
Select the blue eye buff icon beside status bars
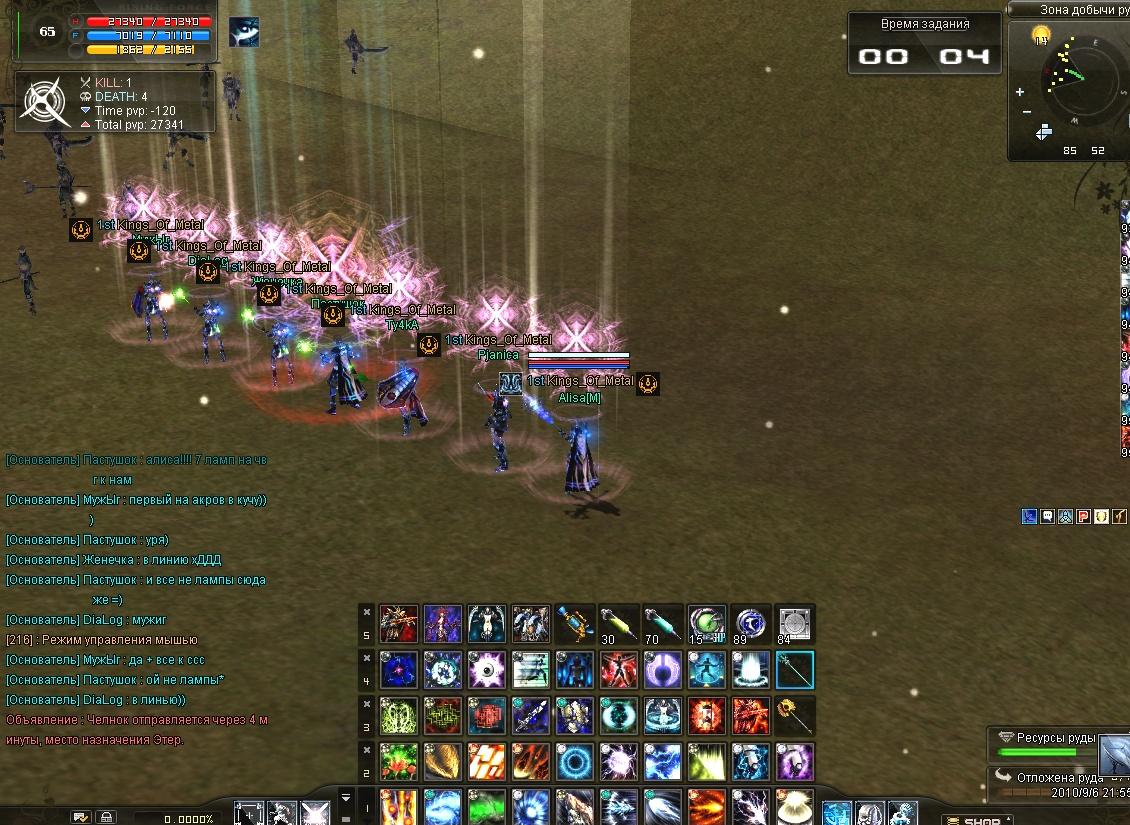243,33
